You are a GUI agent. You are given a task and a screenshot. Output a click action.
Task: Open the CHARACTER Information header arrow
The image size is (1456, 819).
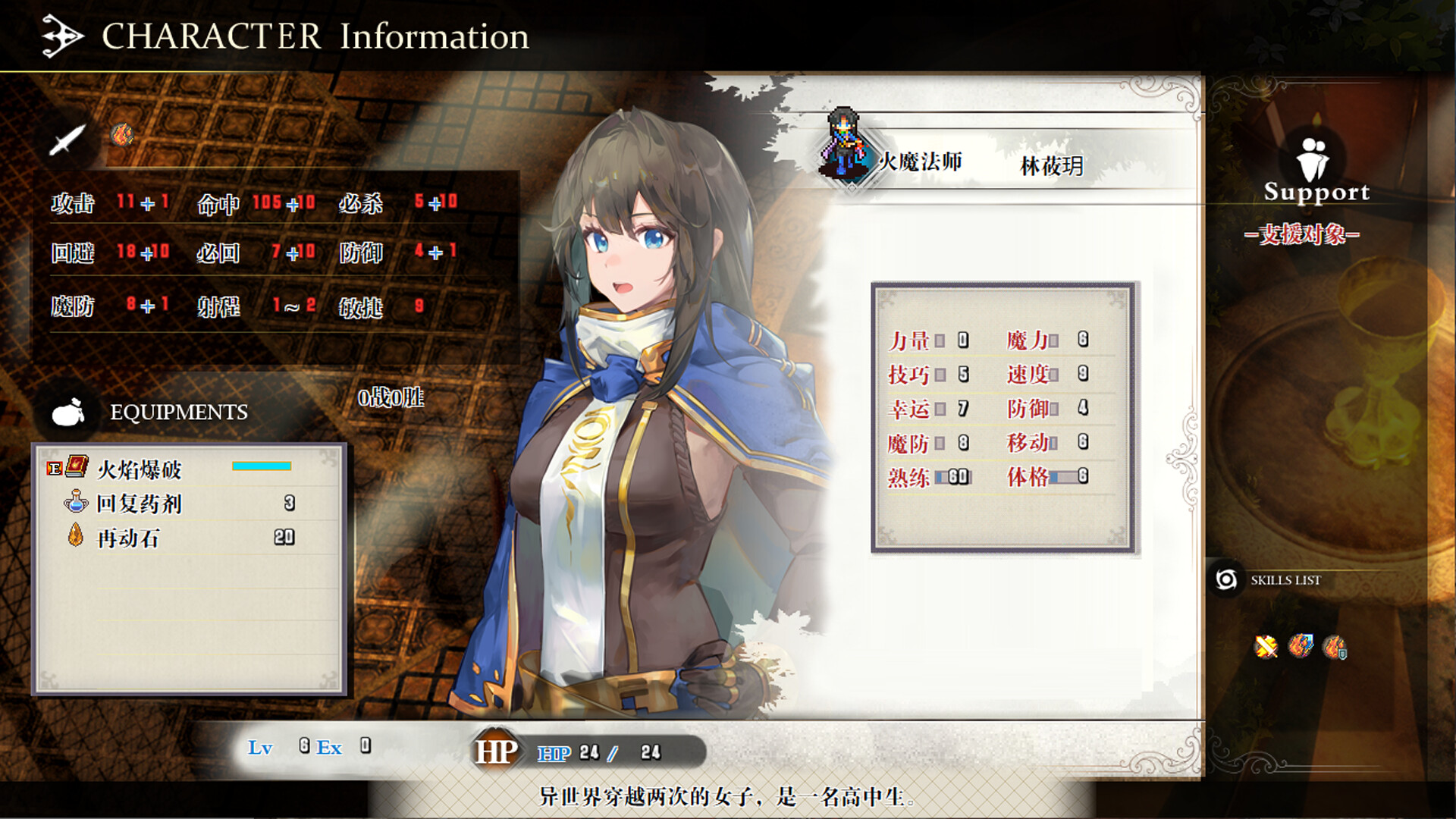pos(60,35)
